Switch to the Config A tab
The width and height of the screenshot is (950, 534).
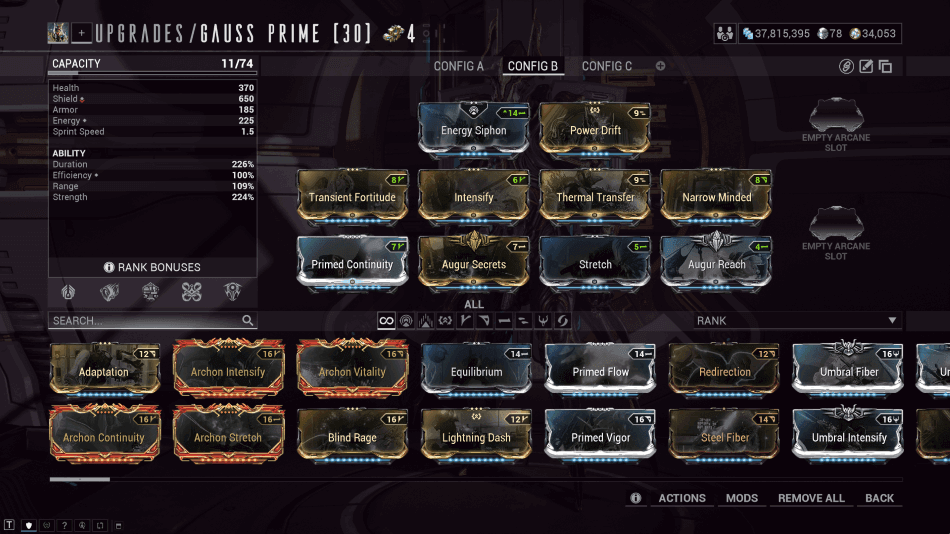[458, 66]
